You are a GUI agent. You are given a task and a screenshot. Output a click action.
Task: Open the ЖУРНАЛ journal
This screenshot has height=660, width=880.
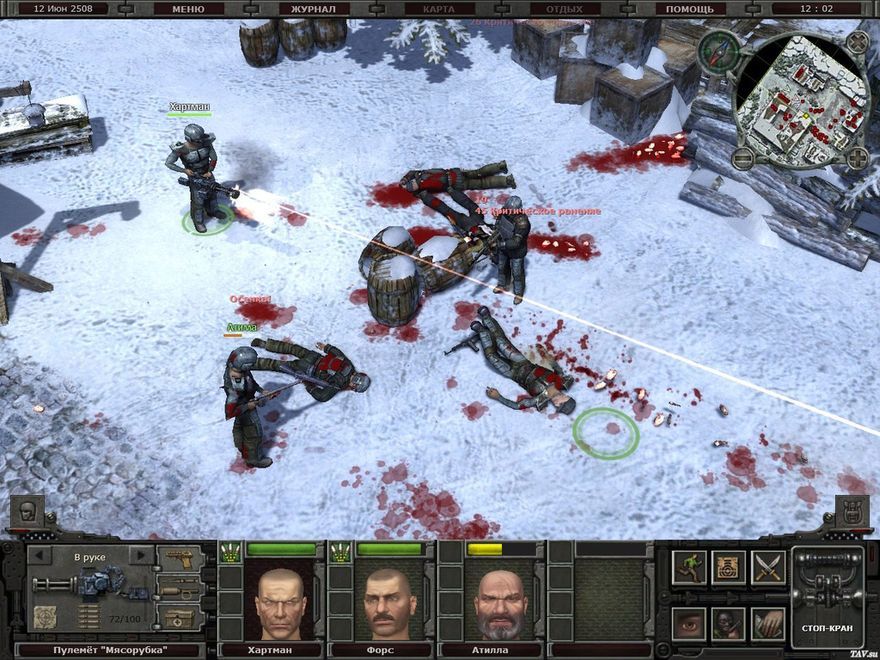pyautogui.click(x=313, y=9)
